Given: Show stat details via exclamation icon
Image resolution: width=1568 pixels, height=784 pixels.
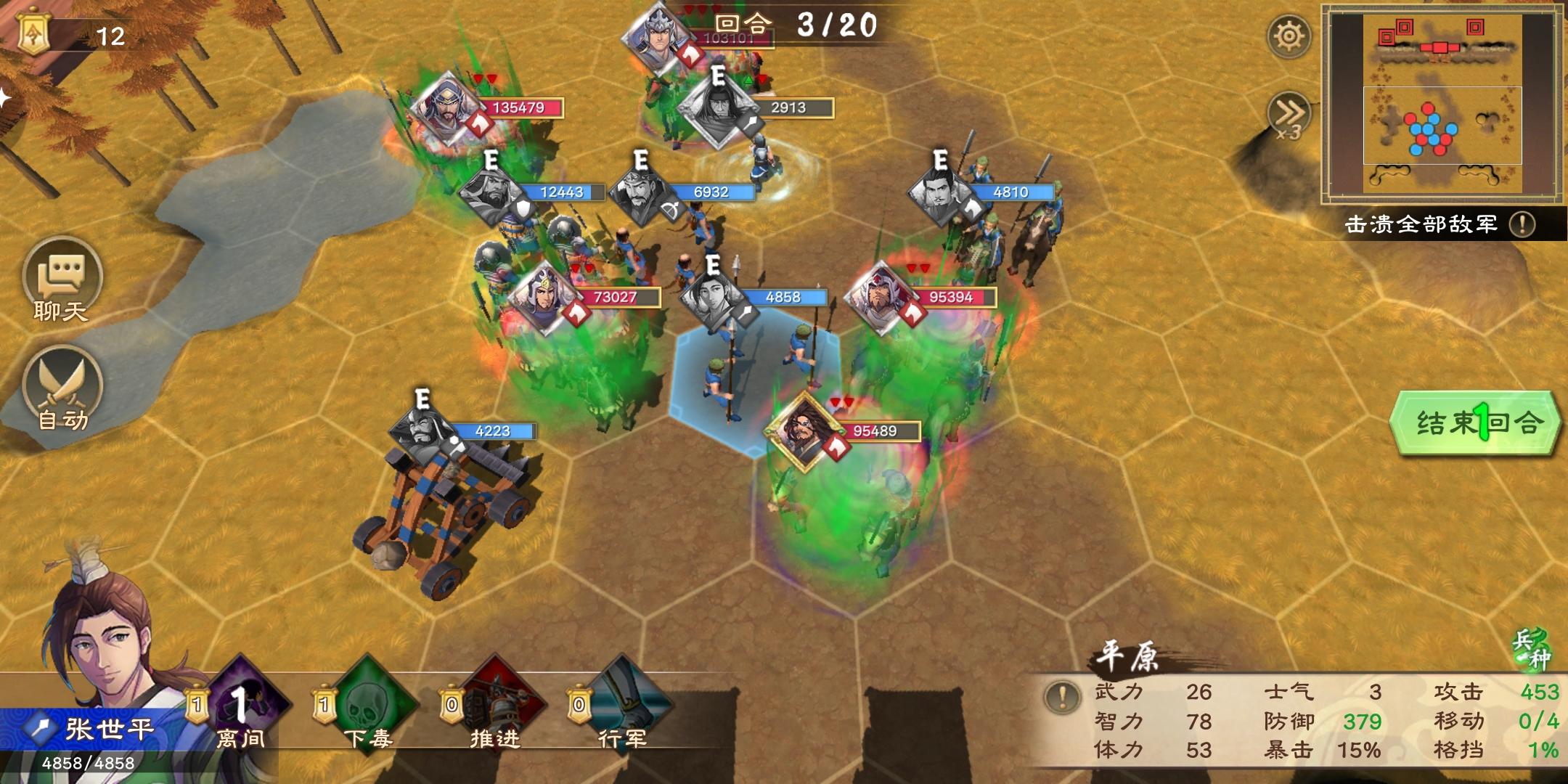Looking at the screenshot, I should (1063, 697).
